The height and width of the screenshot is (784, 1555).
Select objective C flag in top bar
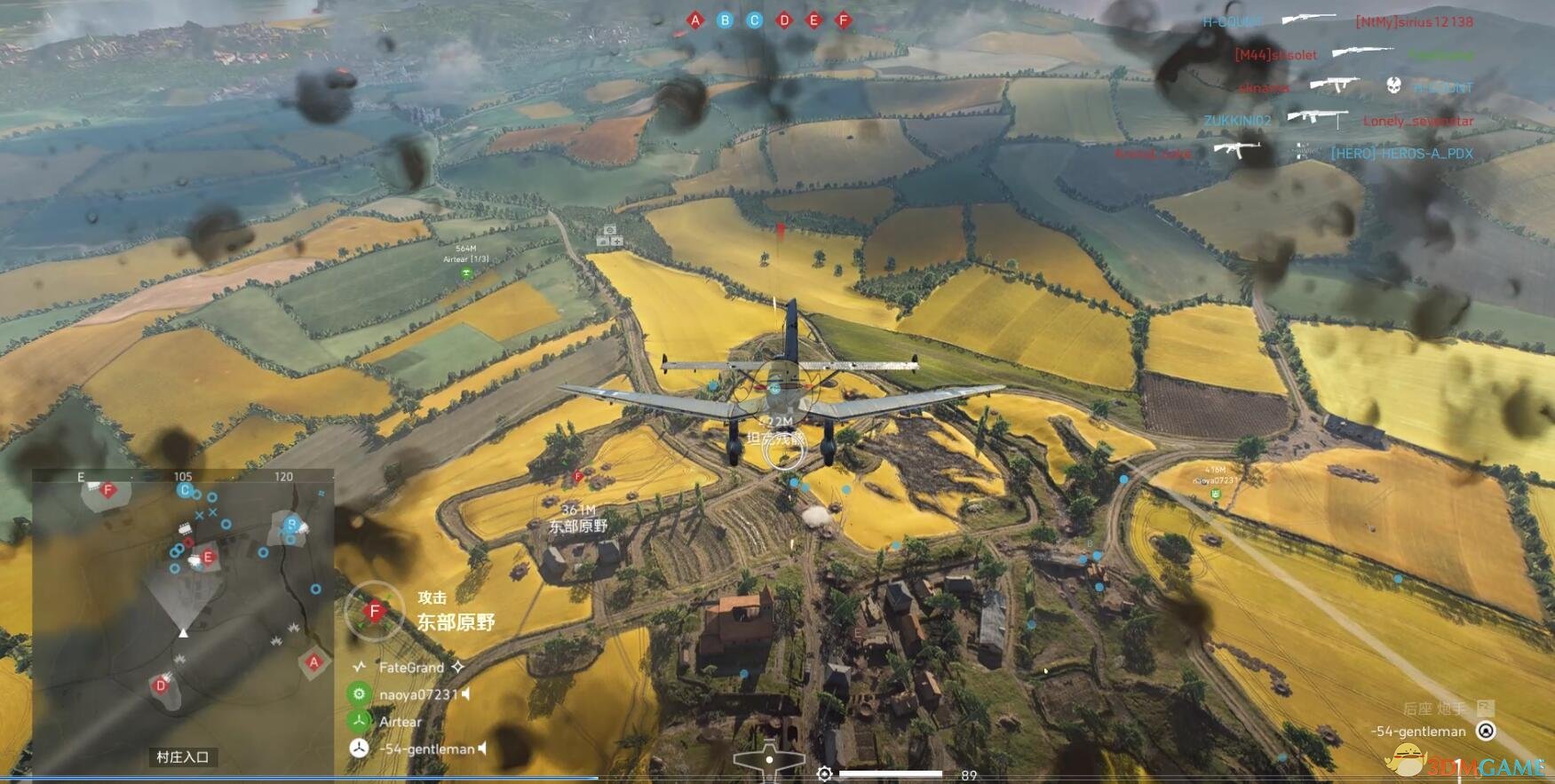(755, 20)
